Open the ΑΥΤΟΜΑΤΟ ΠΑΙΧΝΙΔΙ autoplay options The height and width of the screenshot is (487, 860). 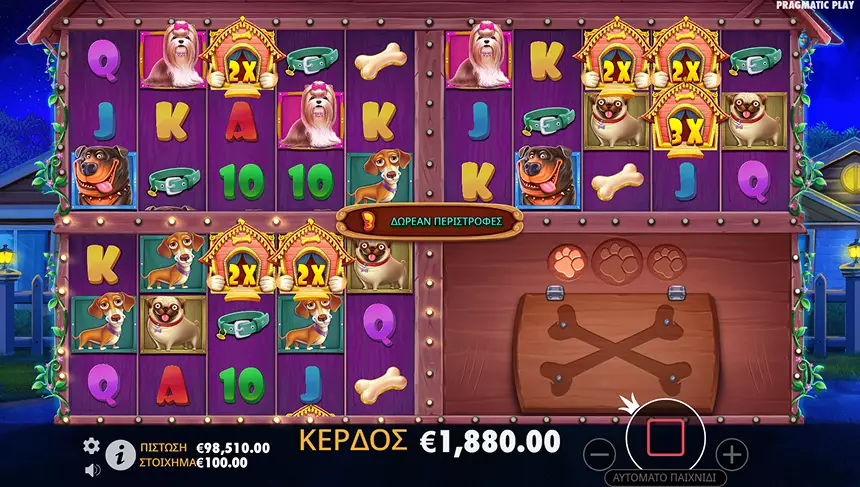click(665, 478)
